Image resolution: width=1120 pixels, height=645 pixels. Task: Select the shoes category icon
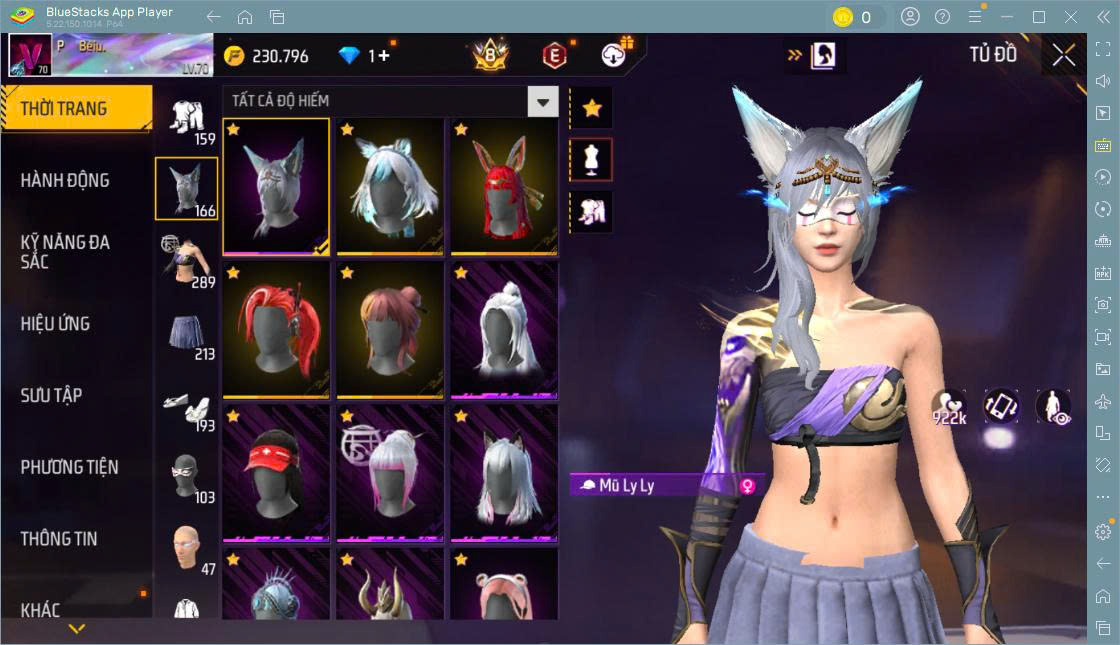[187, 406]
